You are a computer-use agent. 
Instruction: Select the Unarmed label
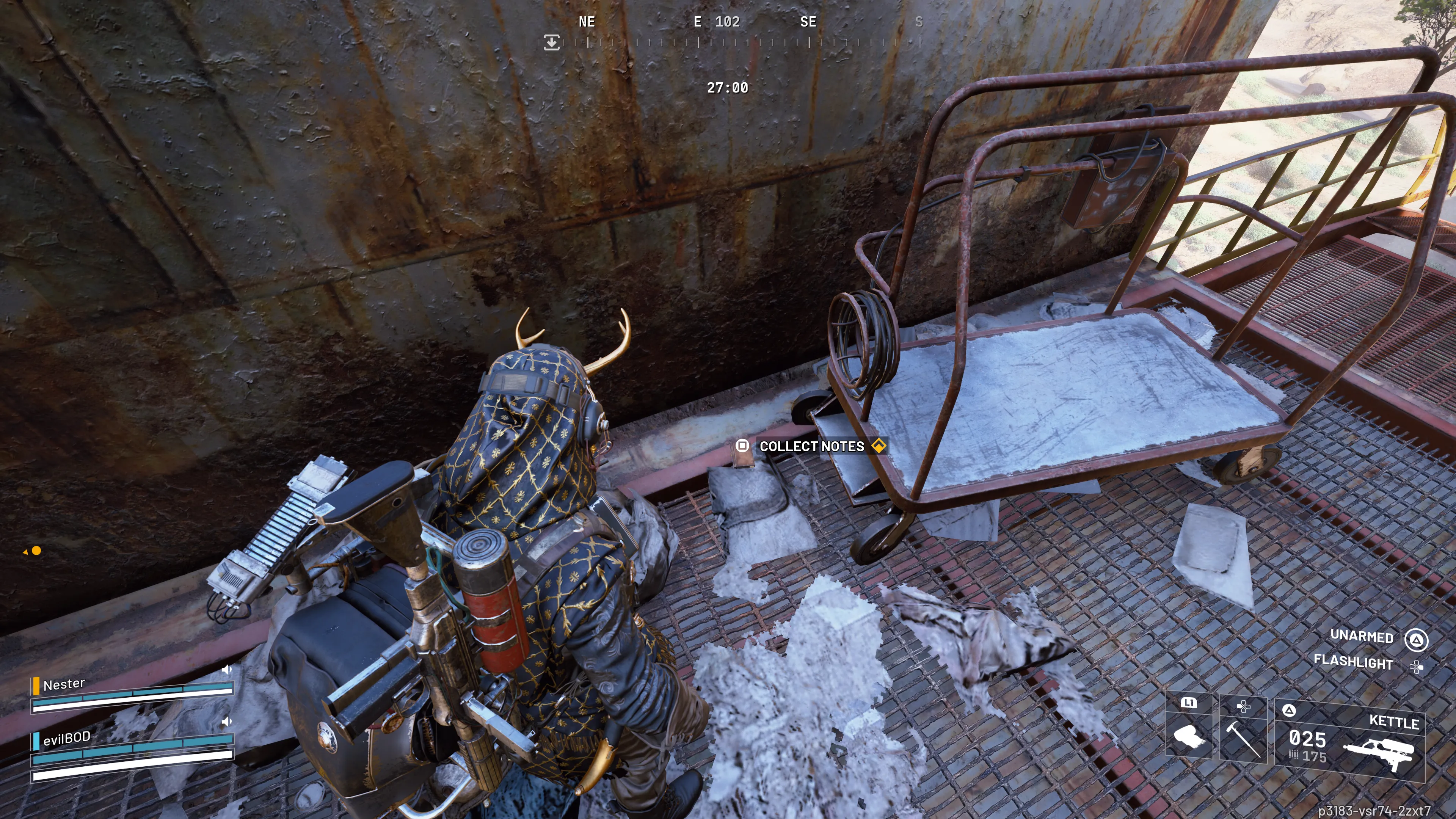point(1361,637)
